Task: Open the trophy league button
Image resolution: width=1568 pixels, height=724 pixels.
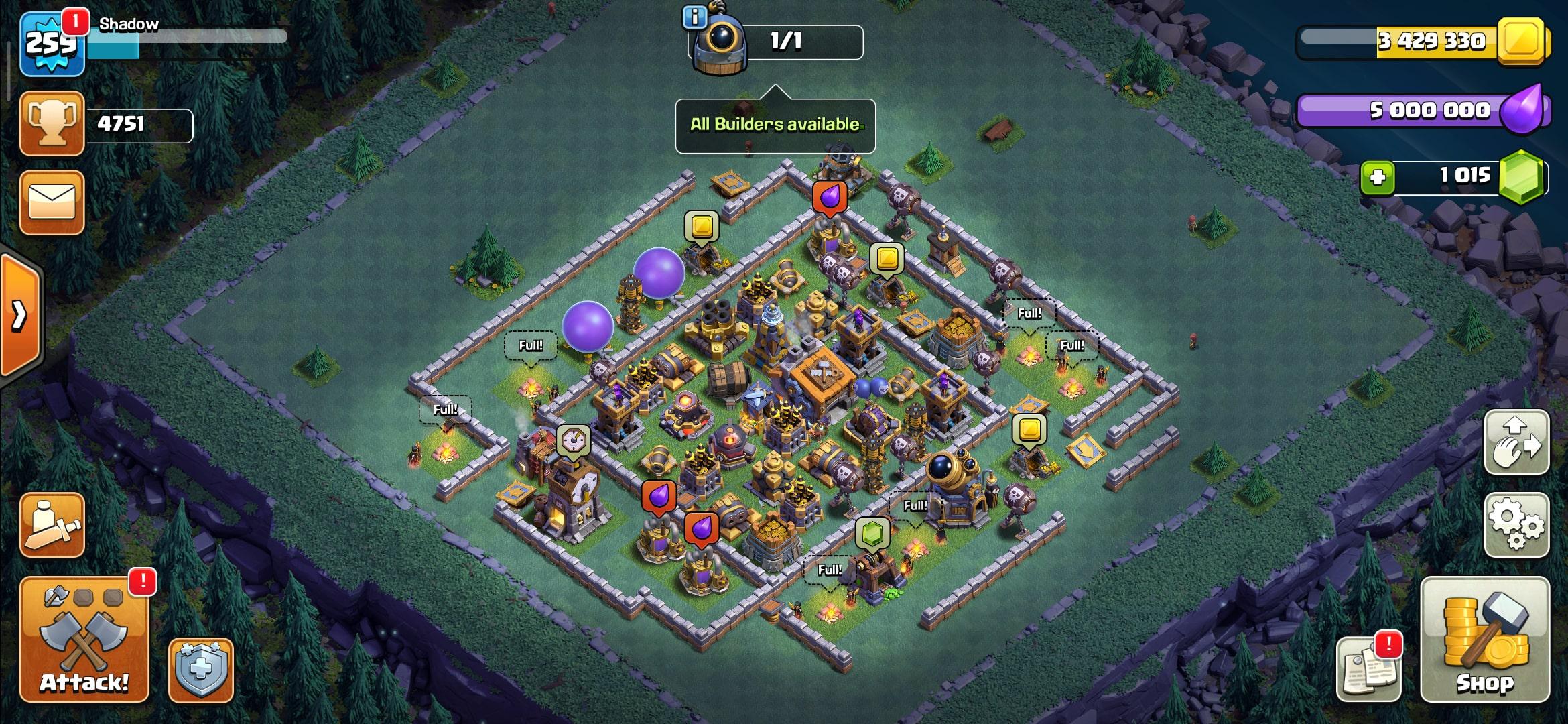Action: click(x=52, y=124)
